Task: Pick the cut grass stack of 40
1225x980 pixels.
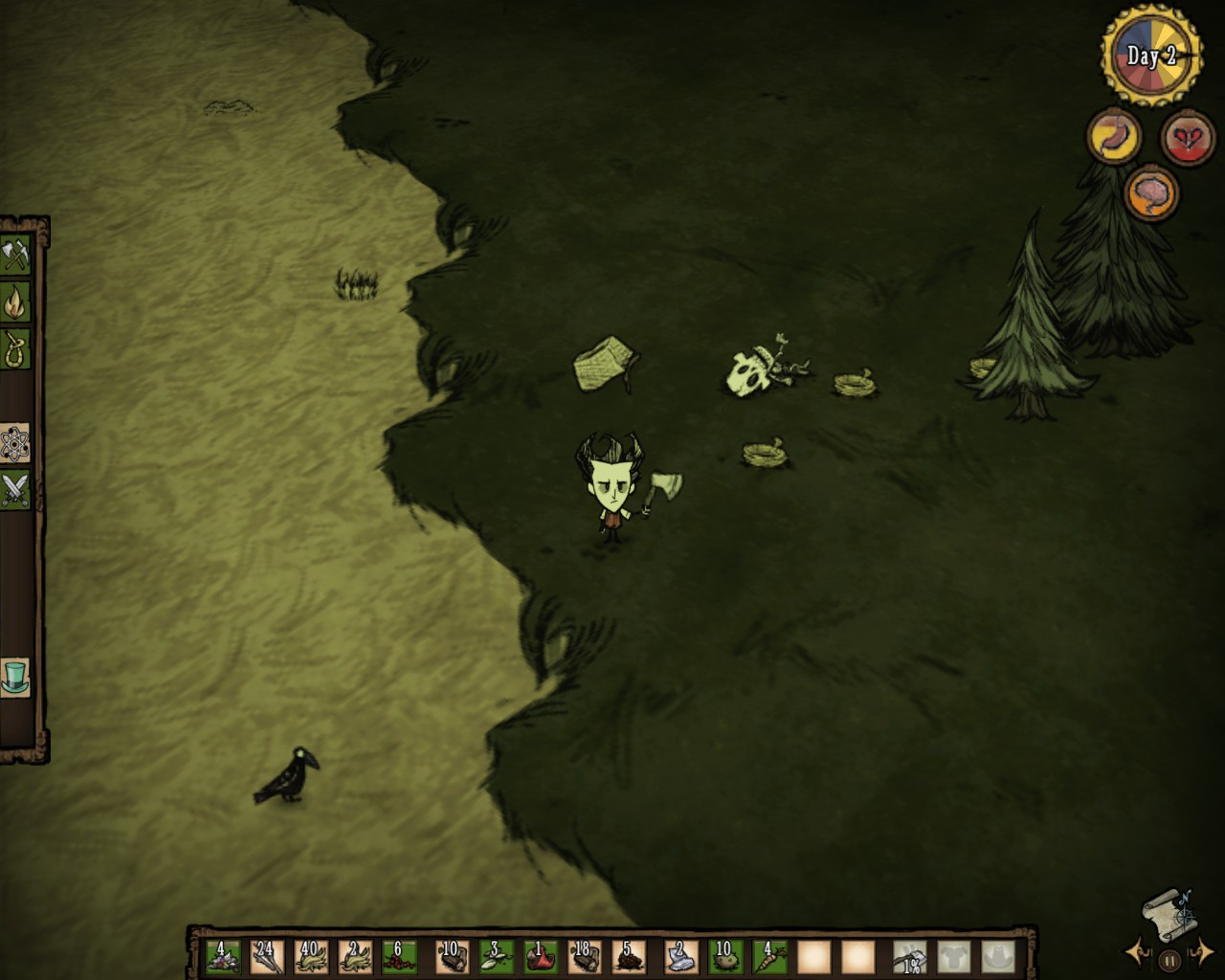Action: [x=311, y=956]
